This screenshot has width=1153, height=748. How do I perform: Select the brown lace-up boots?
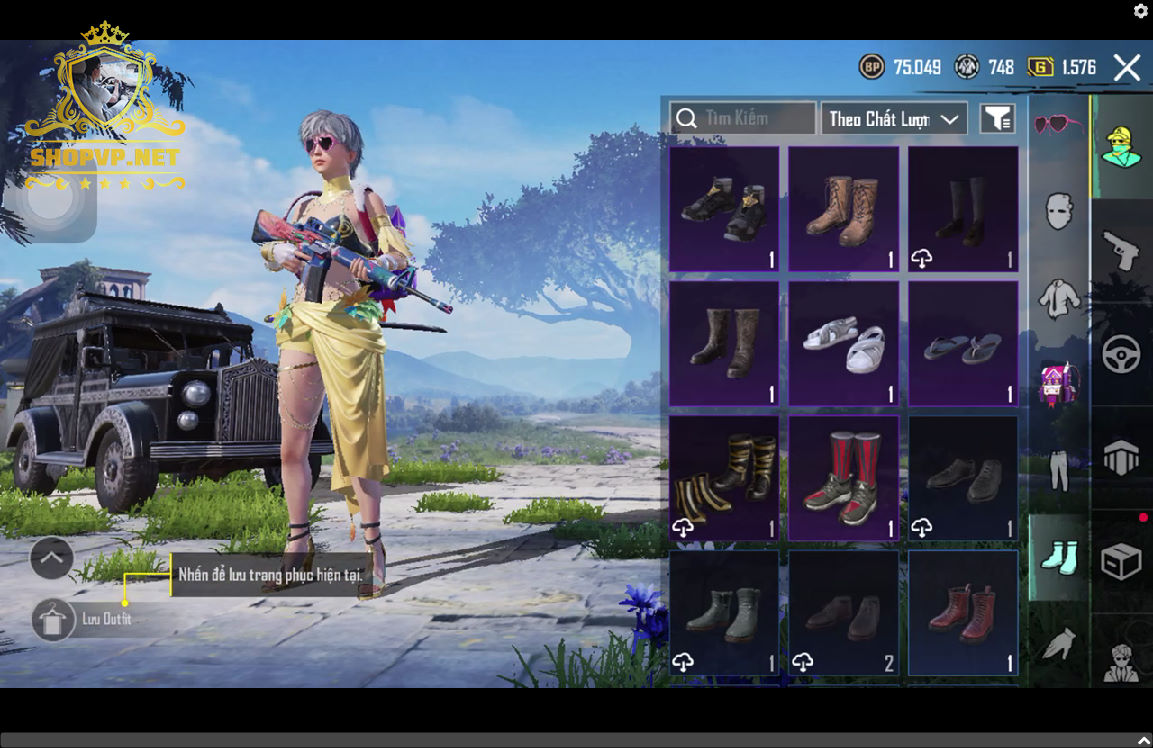pyautogui.click(x=843, y=209)
